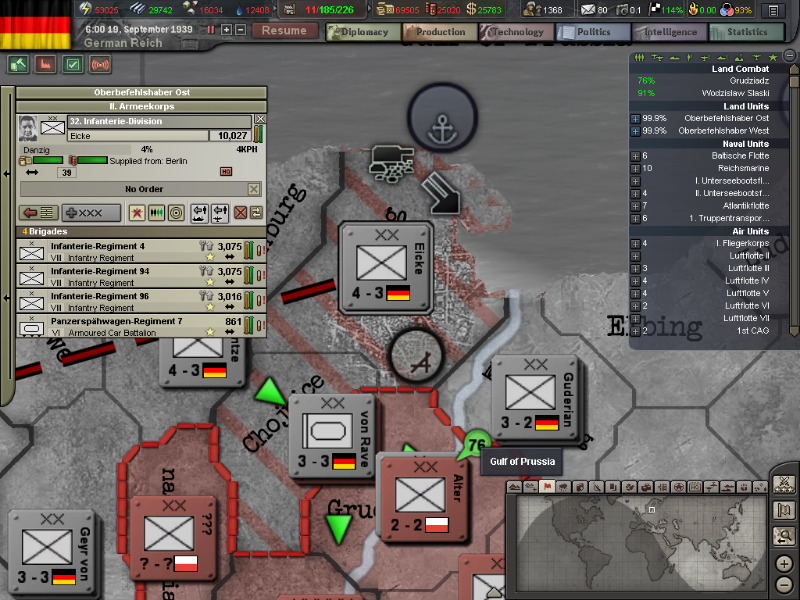Close the 32. Infanterie-Division unit panel

pyautogui.click(x=261, y=119)
